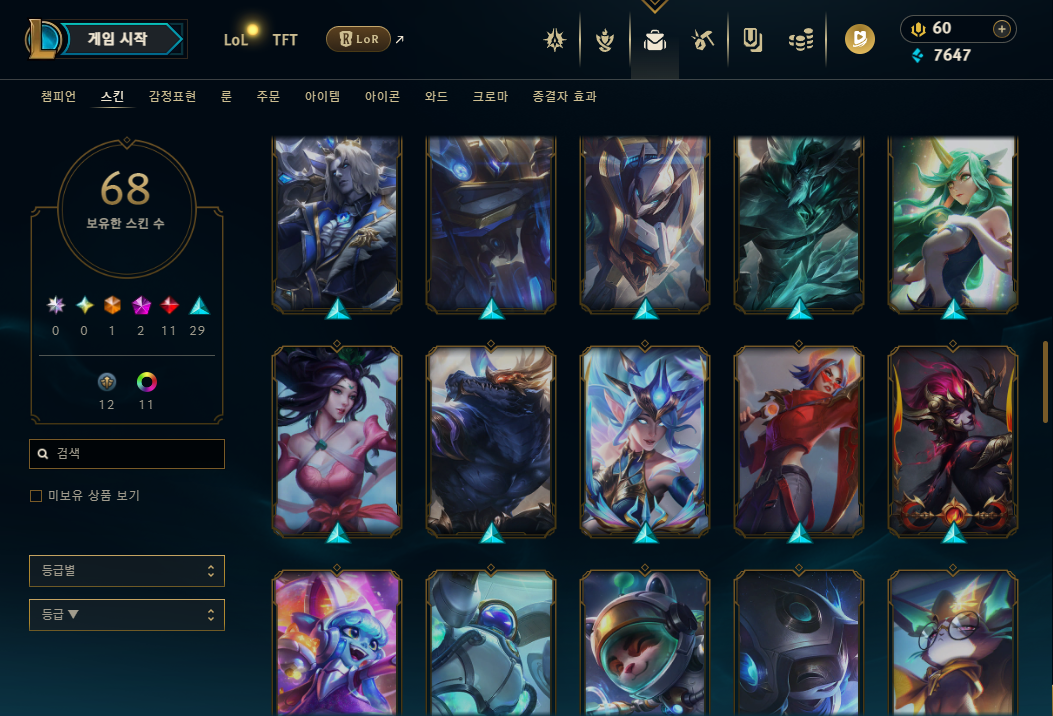Switch to the 와드 tab

point(436,97)
